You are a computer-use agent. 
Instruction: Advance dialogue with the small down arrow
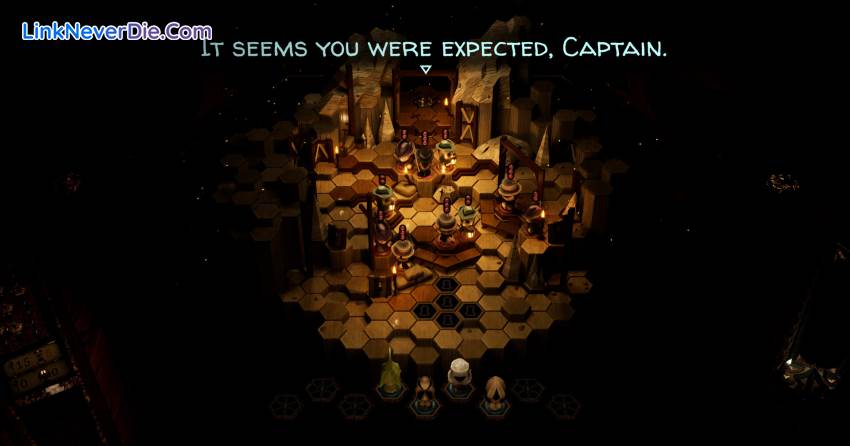(x=425, y=70)
